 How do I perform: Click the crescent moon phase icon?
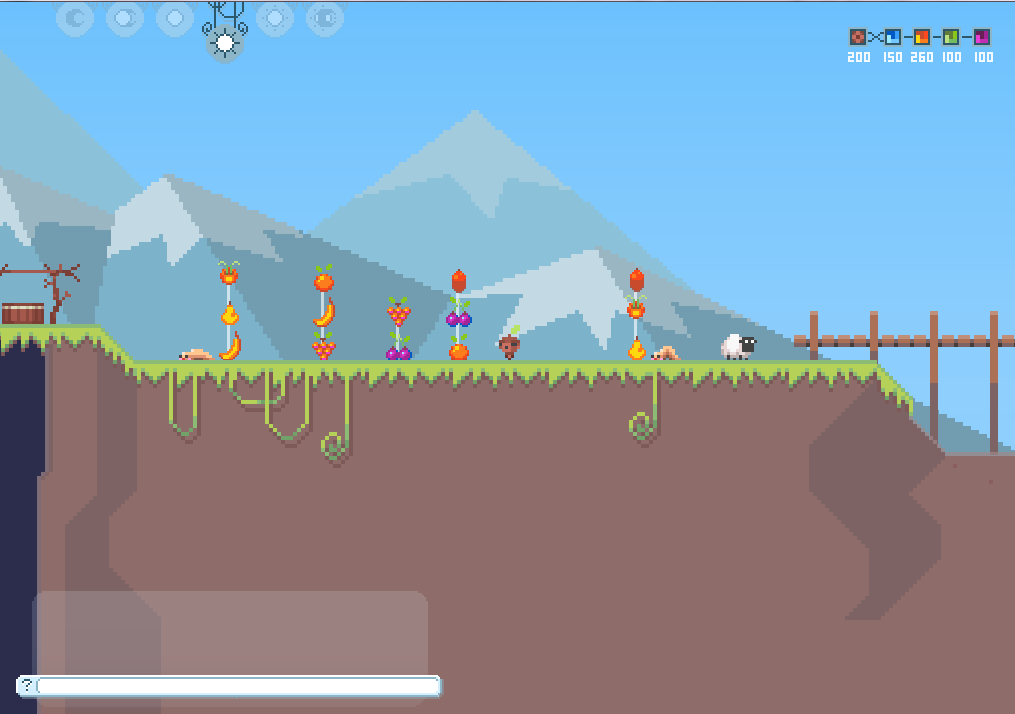pyautogui.click(x=75, y=18)
